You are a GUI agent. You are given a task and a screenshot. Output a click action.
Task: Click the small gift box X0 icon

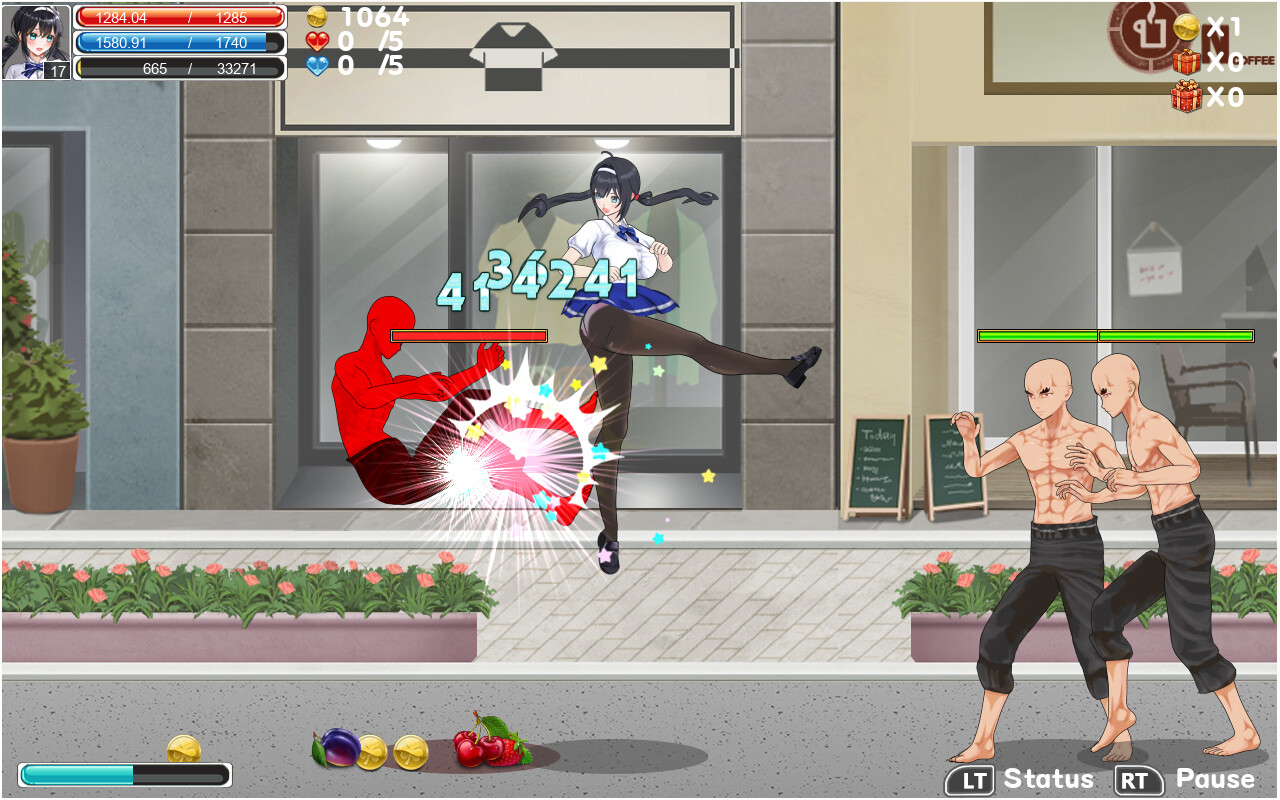click(1186, 64)
